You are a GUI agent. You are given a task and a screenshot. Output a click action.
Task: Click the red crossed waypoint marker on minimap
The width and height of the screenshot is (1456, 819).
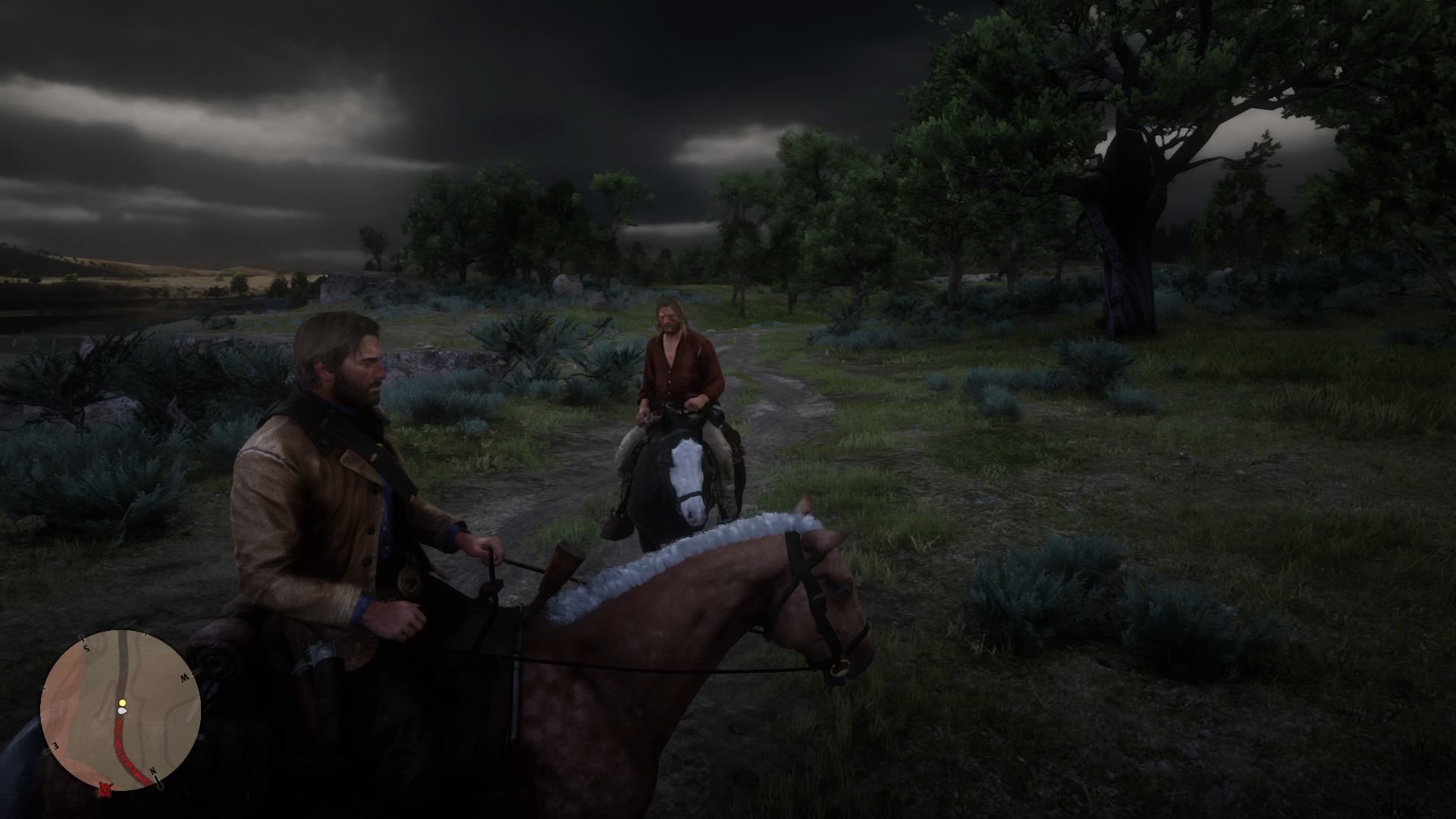(x=105, y=790)
